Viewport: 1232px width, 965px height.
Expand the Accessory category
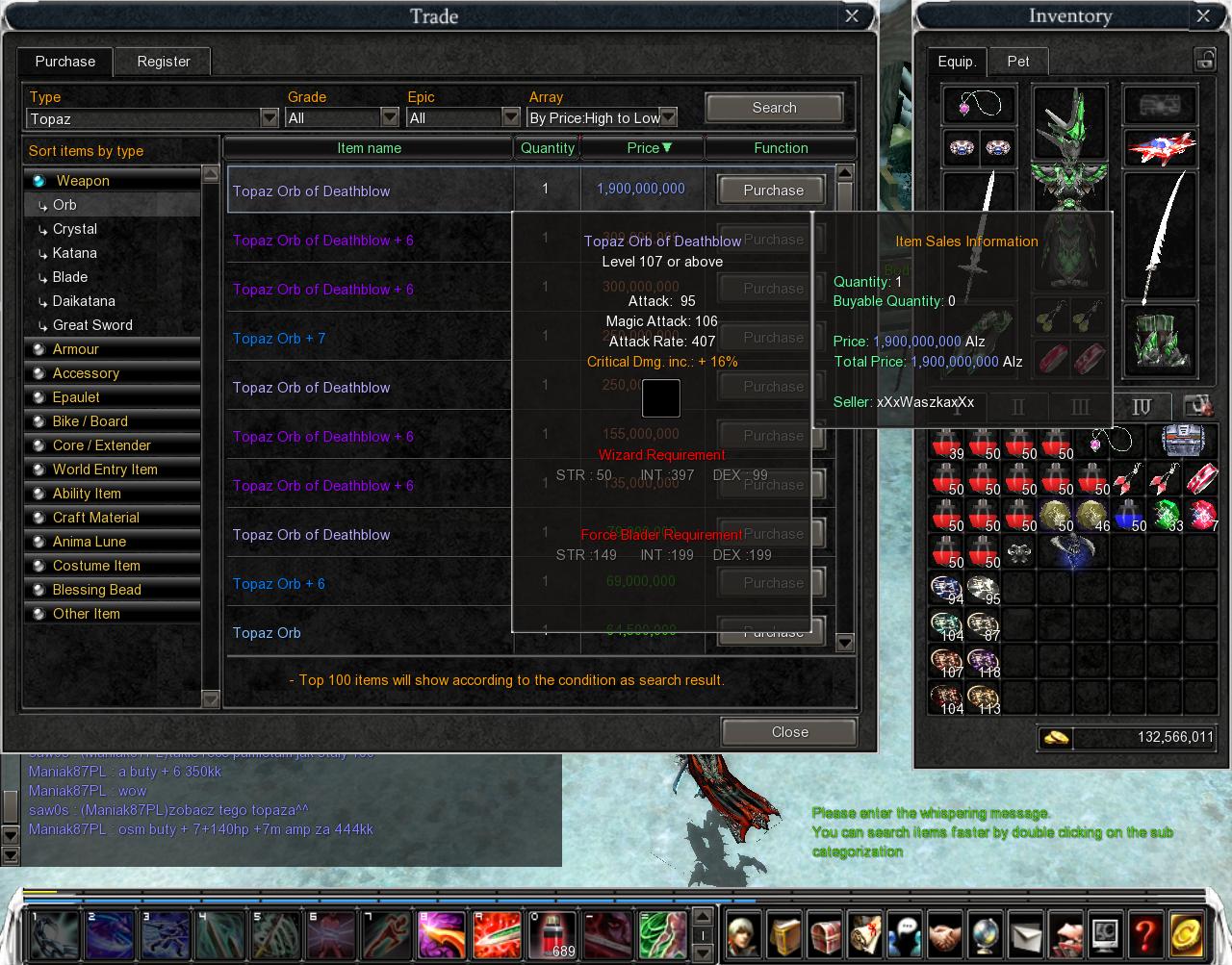click(x=86, y=373)
